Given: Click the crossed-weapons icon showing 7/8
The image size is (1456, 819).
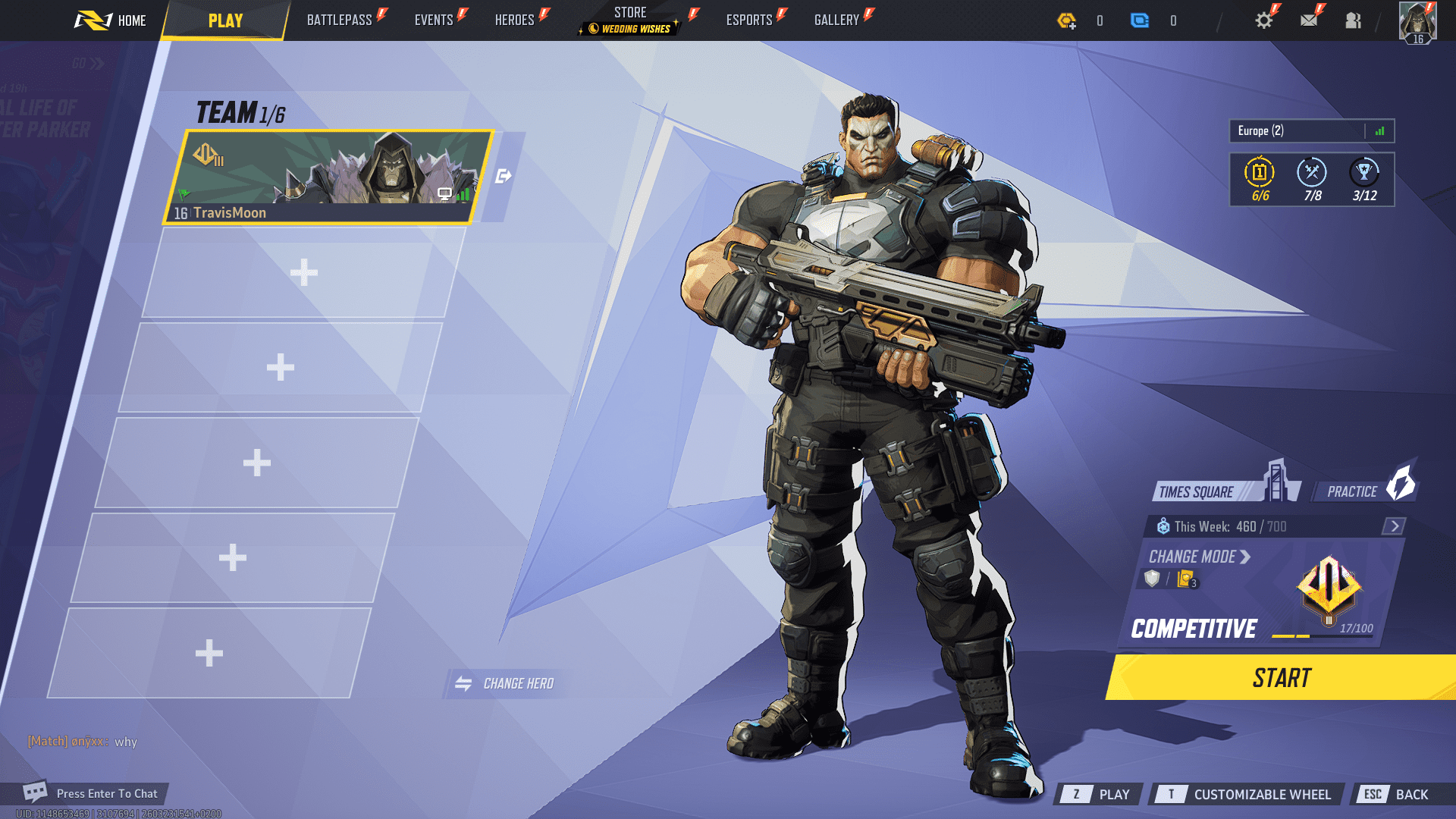Looking at the screenshot, I should [x=1312, y=173].
